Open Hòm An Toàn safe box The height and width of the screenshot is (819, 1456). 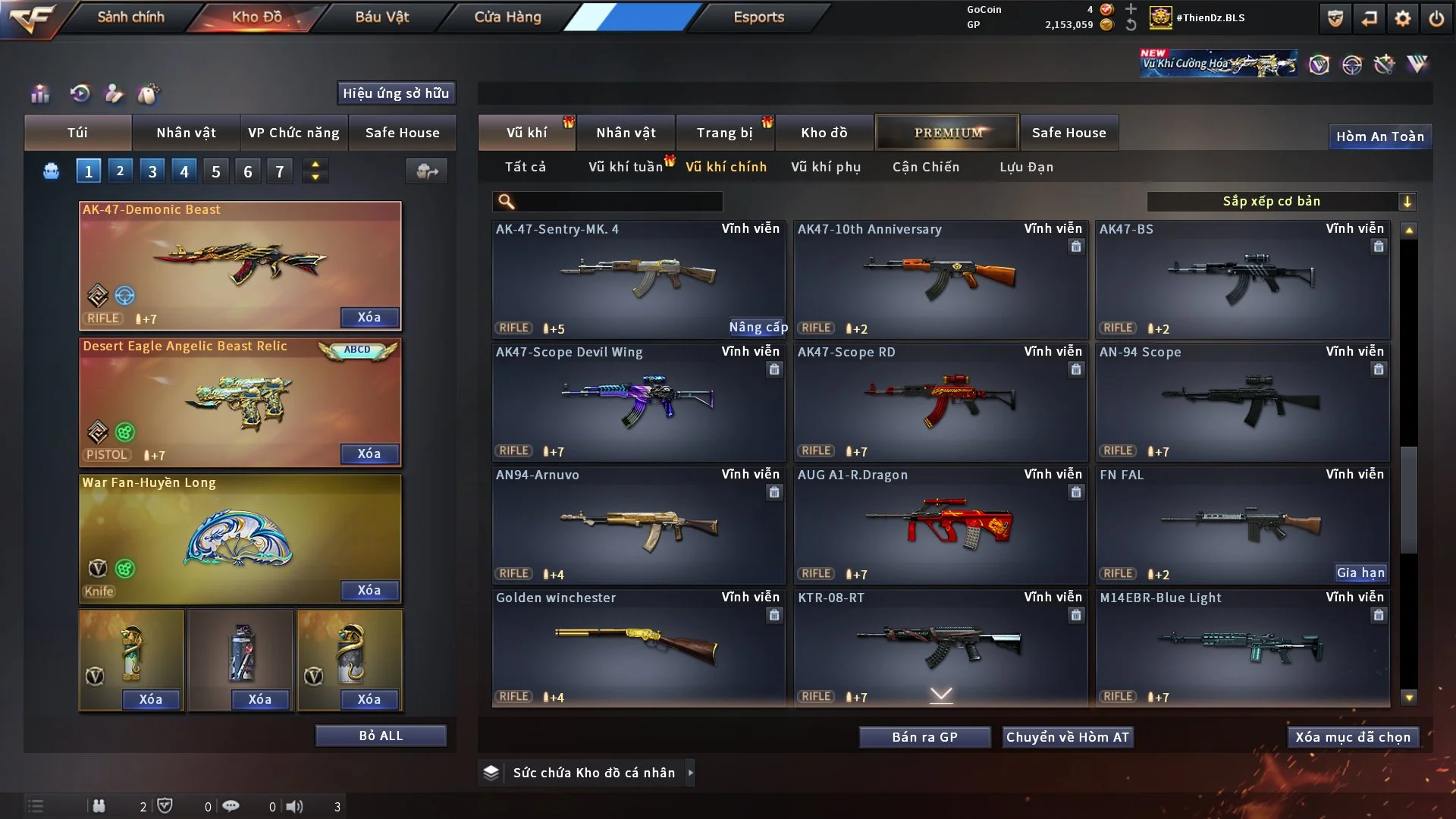(x=1379, y=136)
